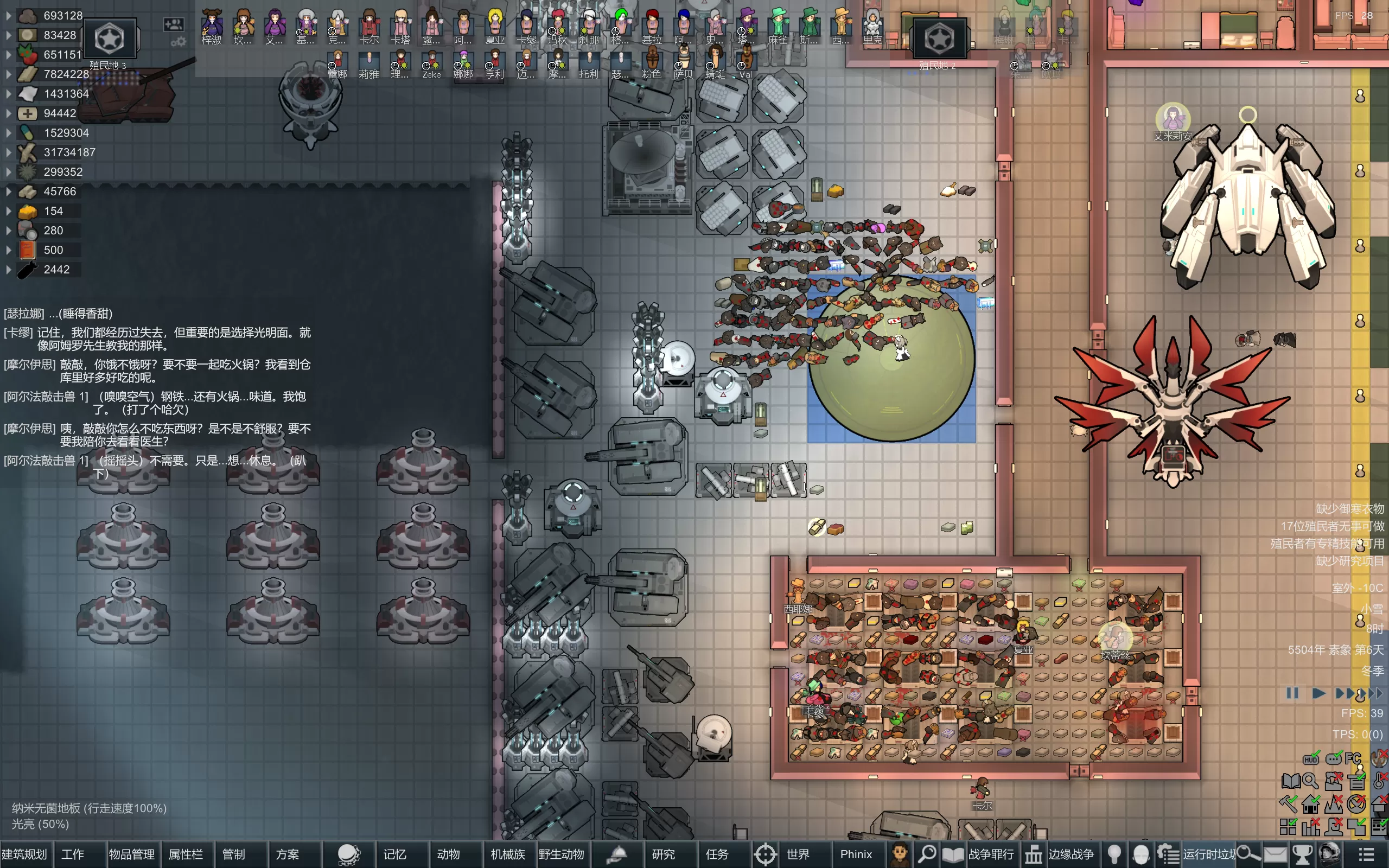Open the 建筑规划 (Architect) tab
Screen dimensions: 1389x868
point(24,854)
